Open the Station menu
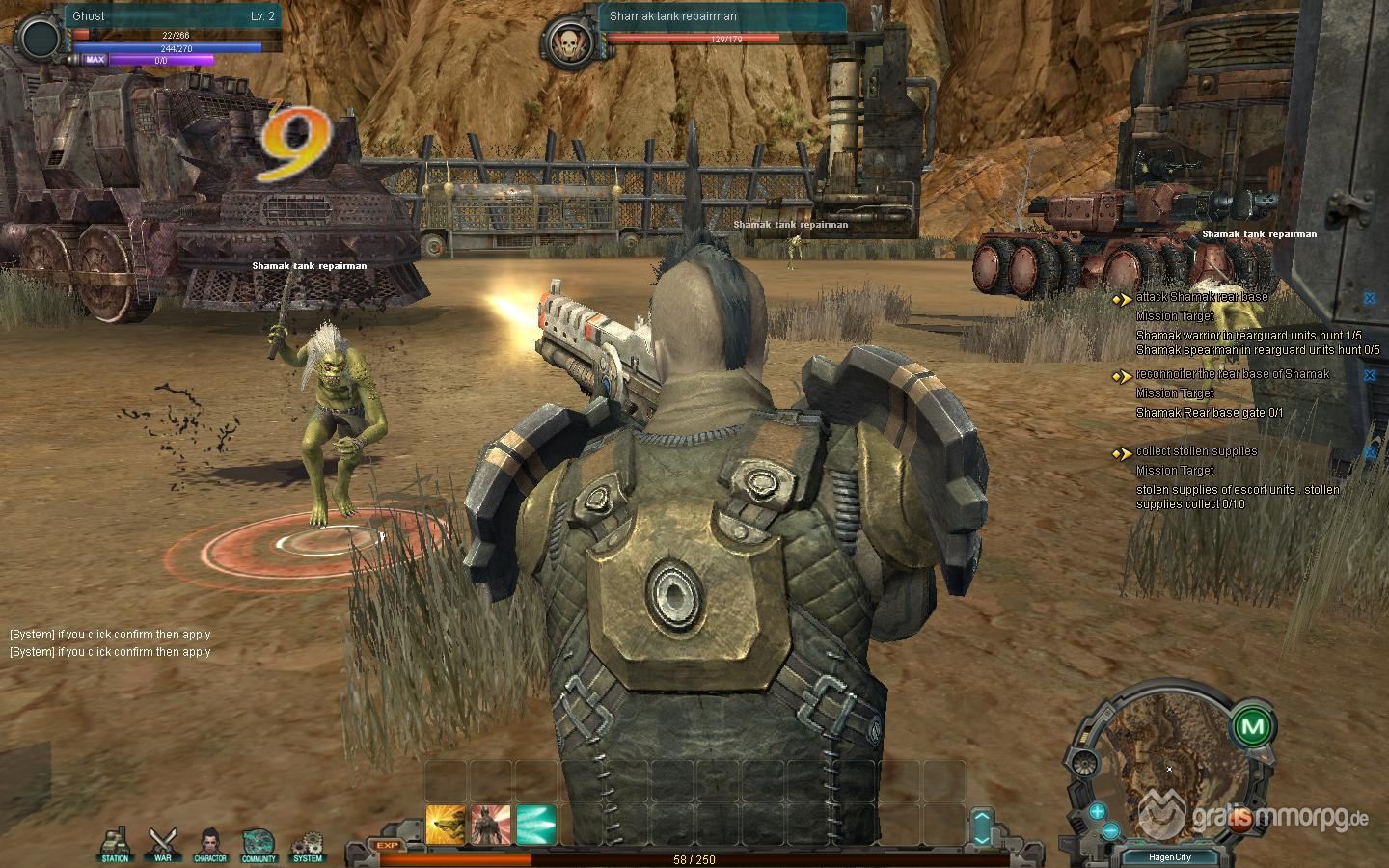This screenshot has height=868, width=1389. click(116, 843)
